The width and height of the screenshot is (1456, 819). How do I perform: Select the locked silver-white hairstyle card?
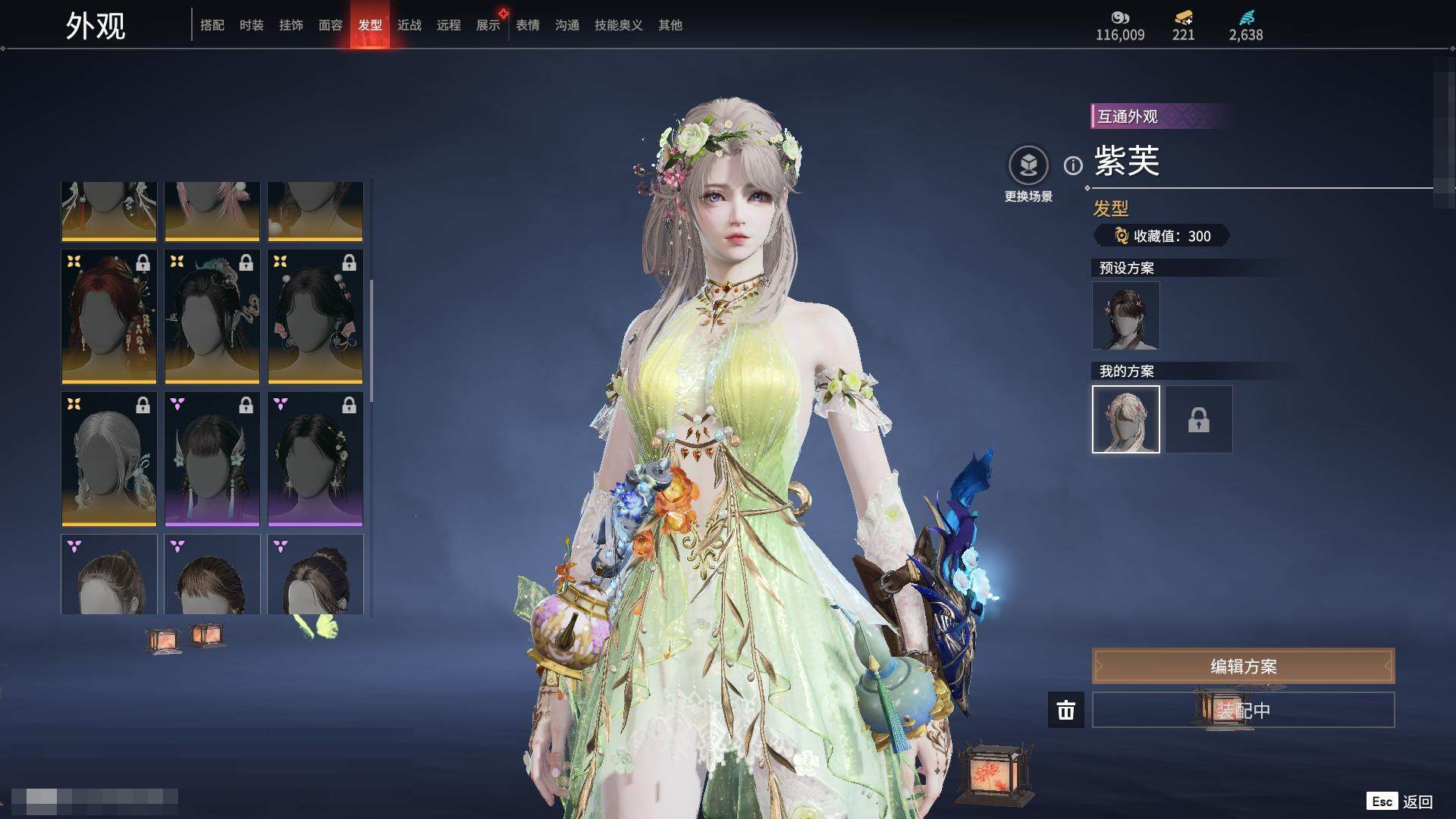109,459
